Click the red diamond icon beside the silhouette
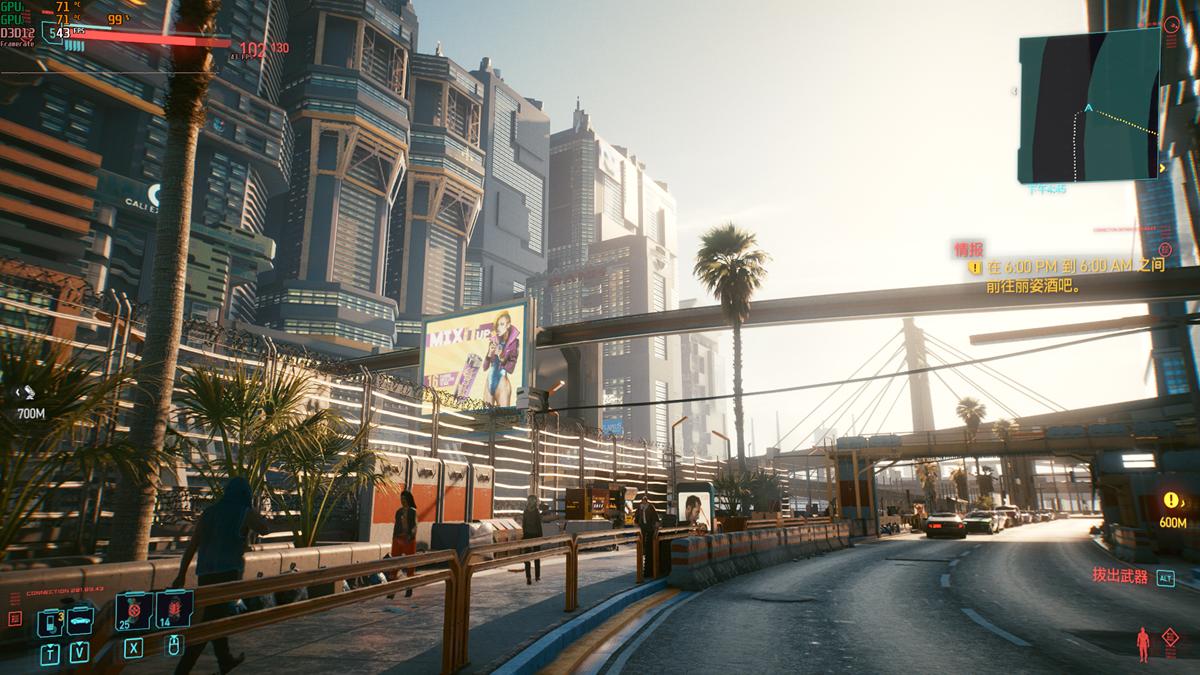Image resolution: width=1200 pixels, height=675 pixels. click(x=1170, y=638)
